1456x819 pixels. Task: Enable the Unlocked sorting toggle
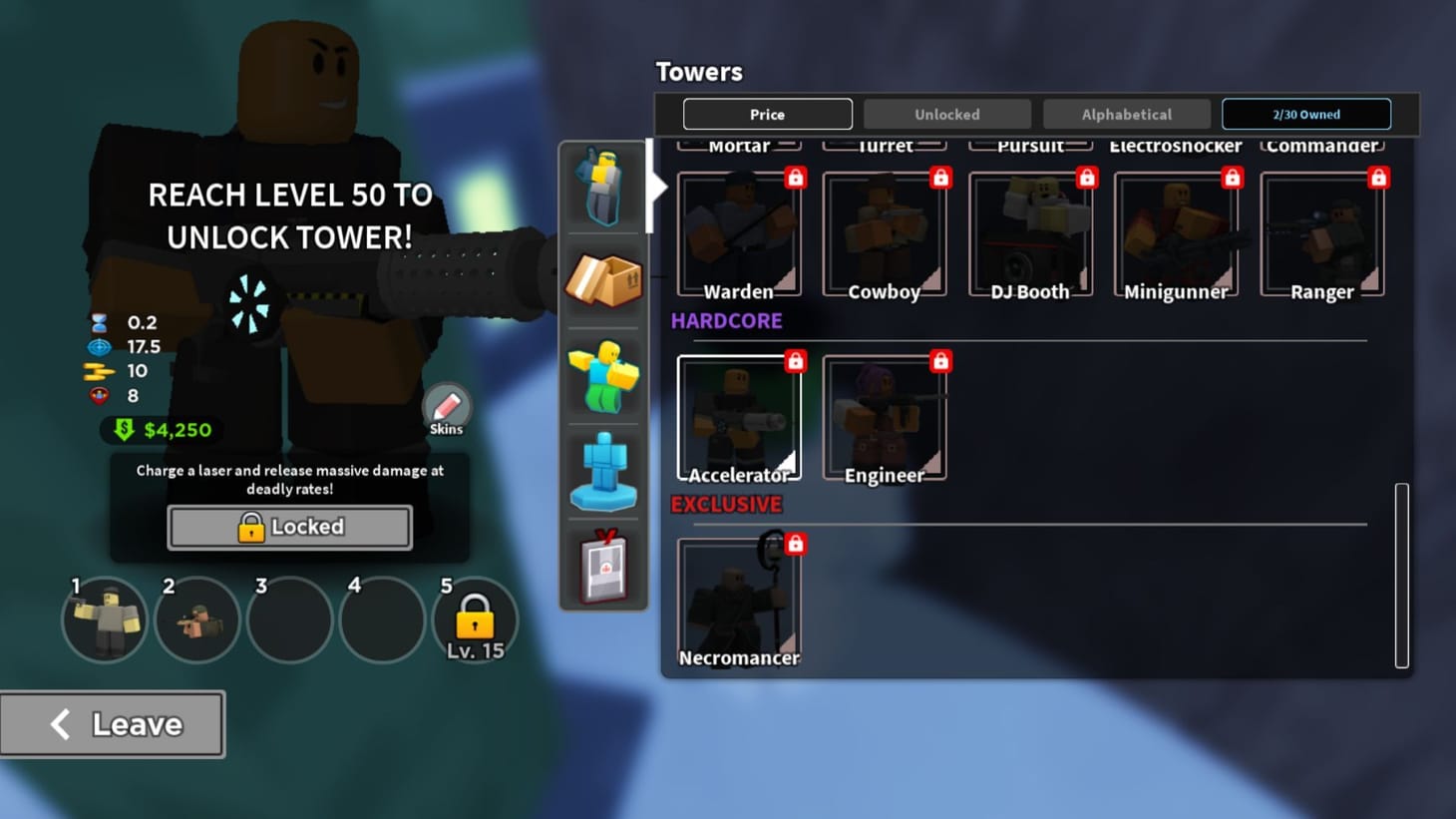[946, 114]
